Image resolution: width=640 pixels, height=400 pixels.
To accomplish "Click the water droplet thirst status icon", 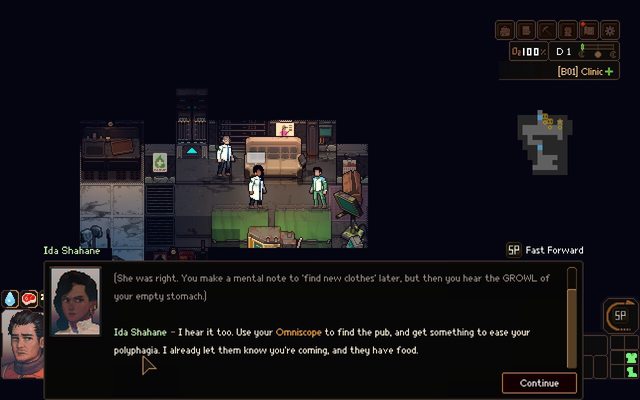I will [x=11, y=298].
